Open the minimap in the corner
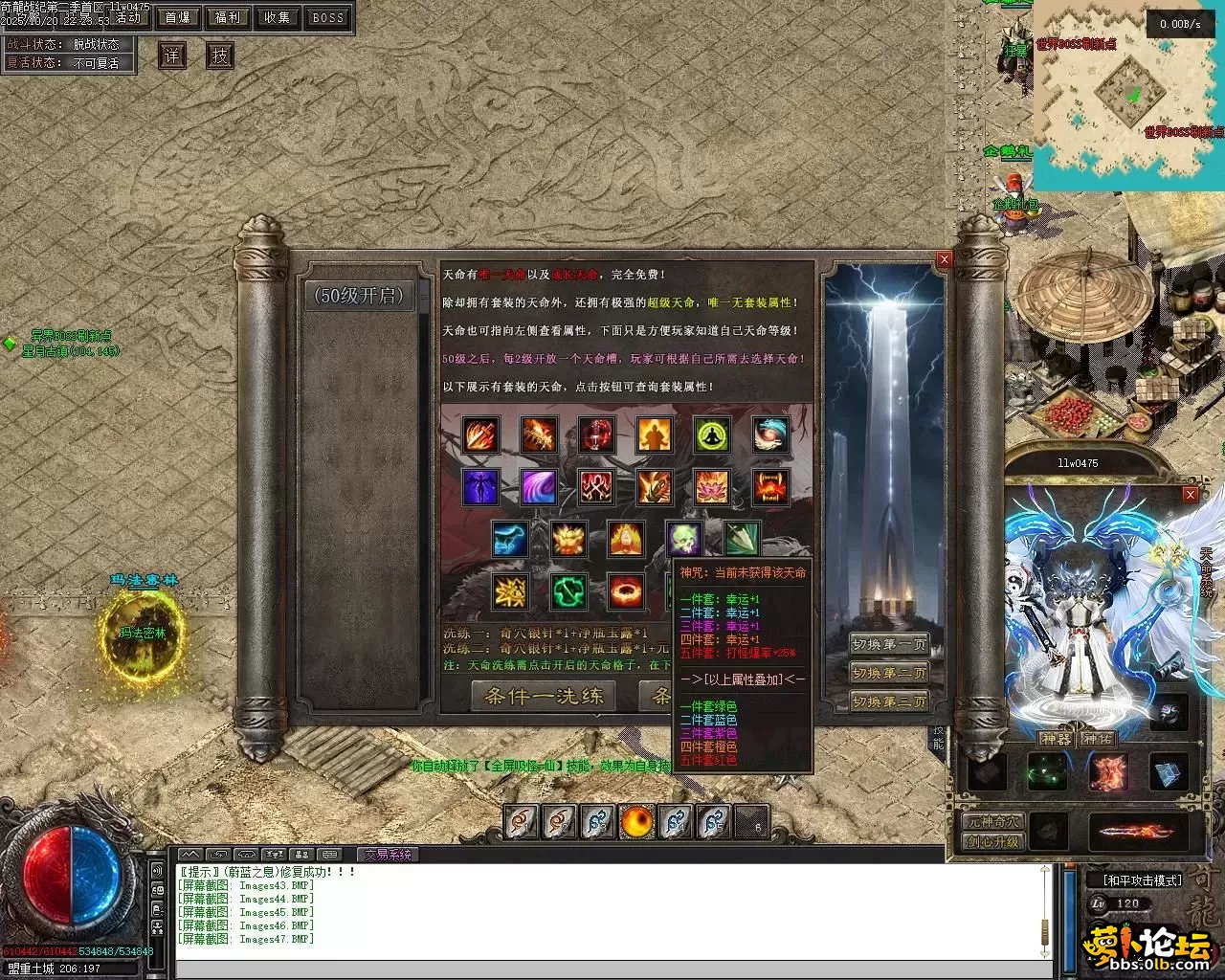 coord(1129,96)
